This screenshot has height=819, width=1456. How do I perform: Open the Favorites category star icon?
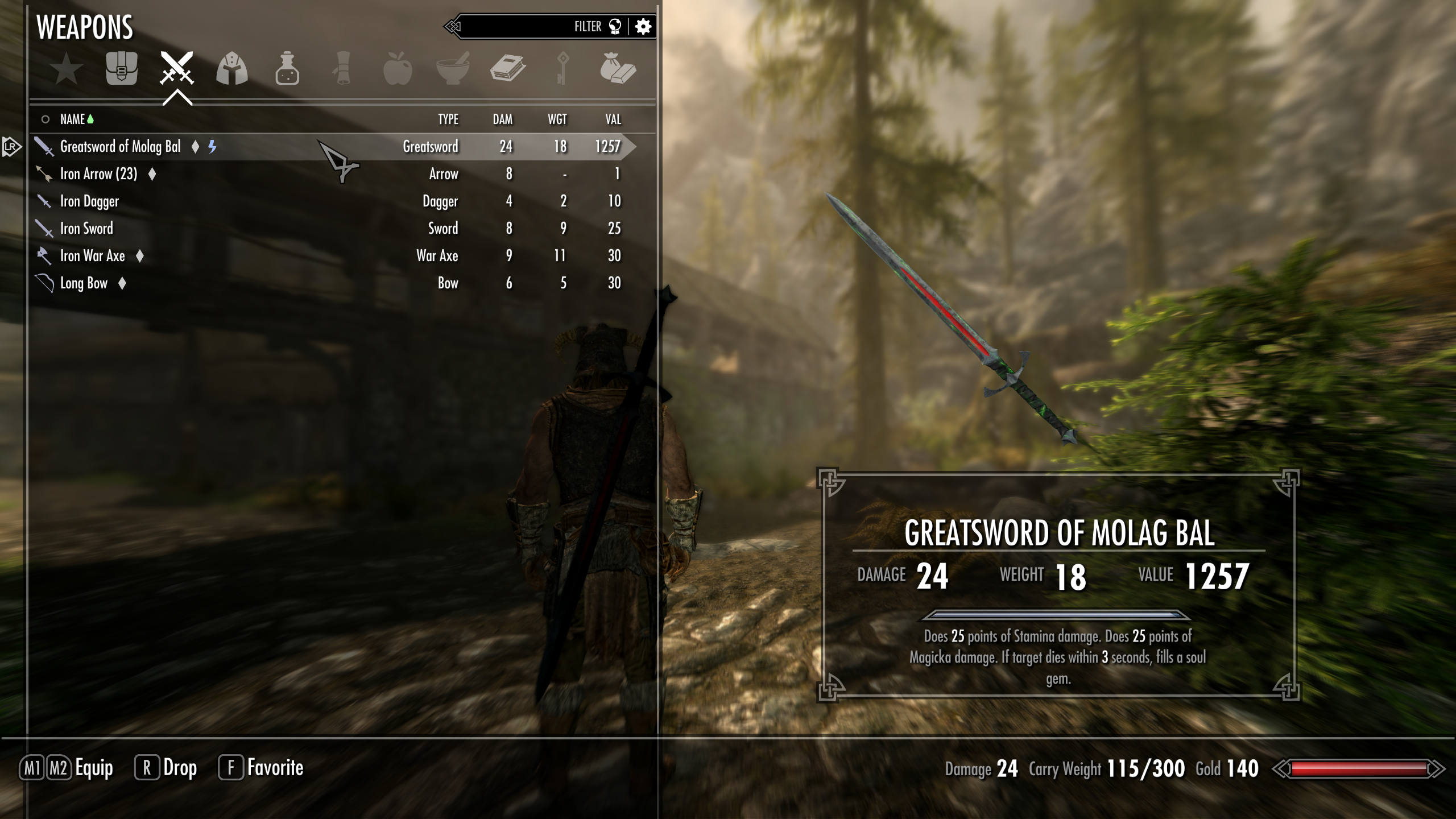65,68
